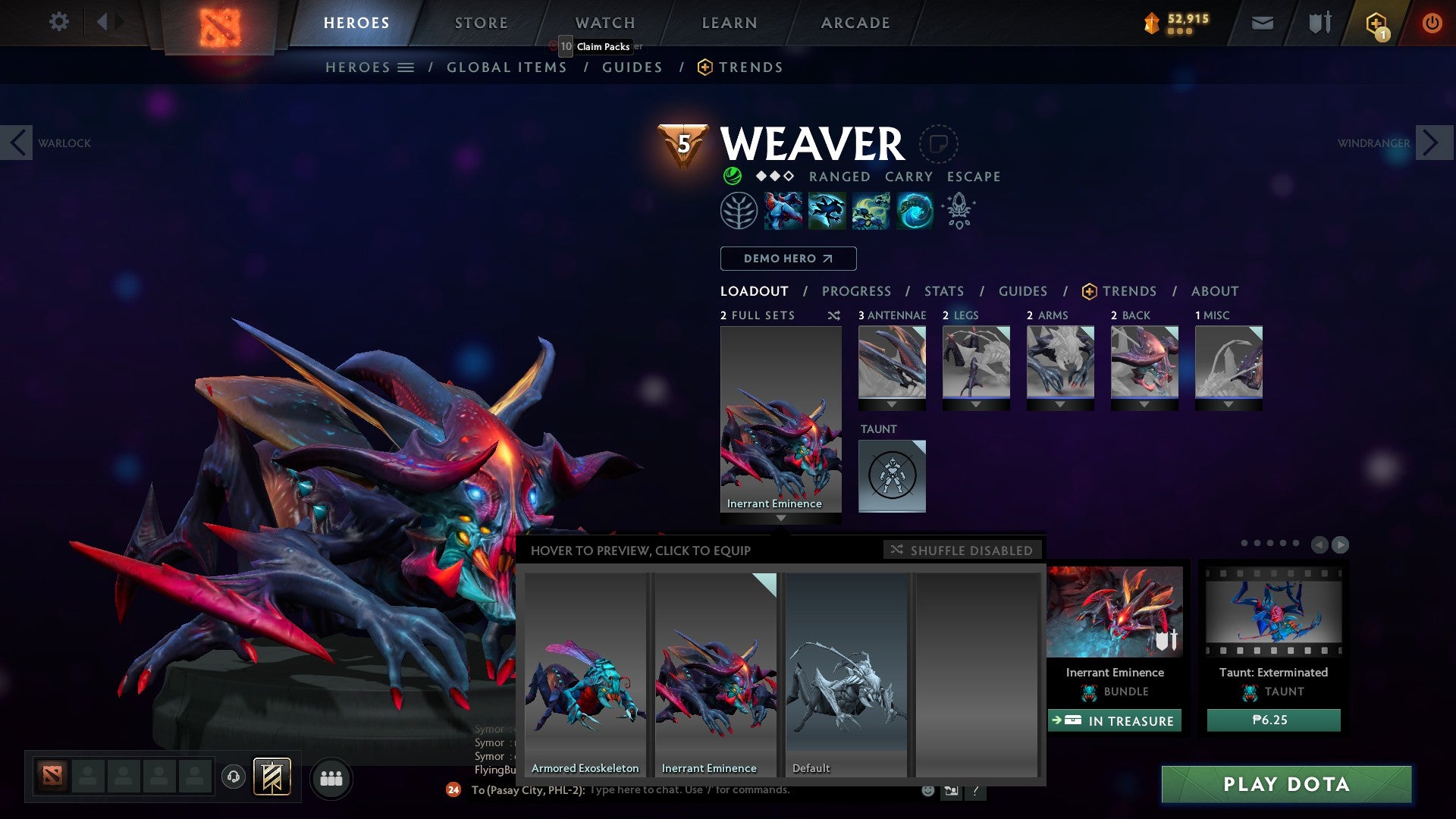
Task: Click the DEMO HERO button
Action: click(787, 259)
